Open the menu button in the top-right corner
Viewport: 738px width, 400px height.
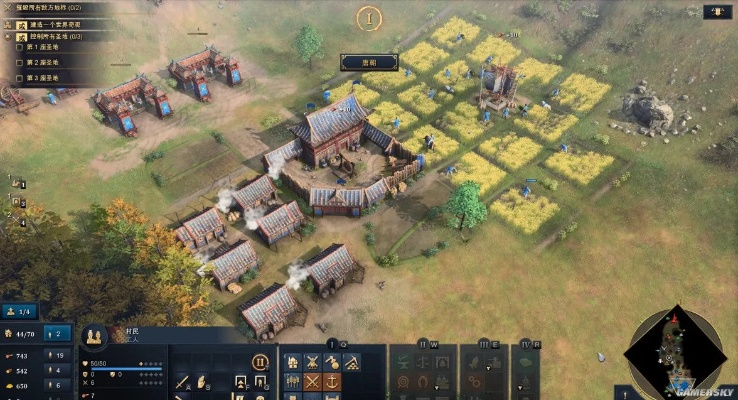coord(716,13)
